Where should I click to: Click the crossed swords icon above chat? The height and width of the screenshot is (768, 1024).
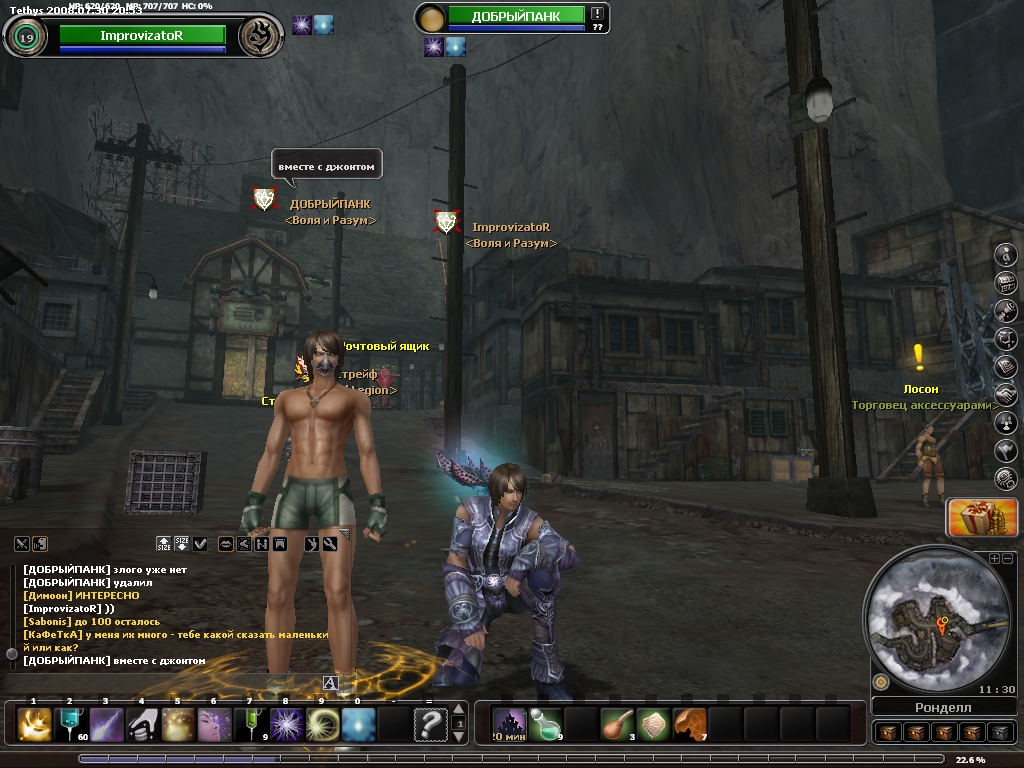22,543
